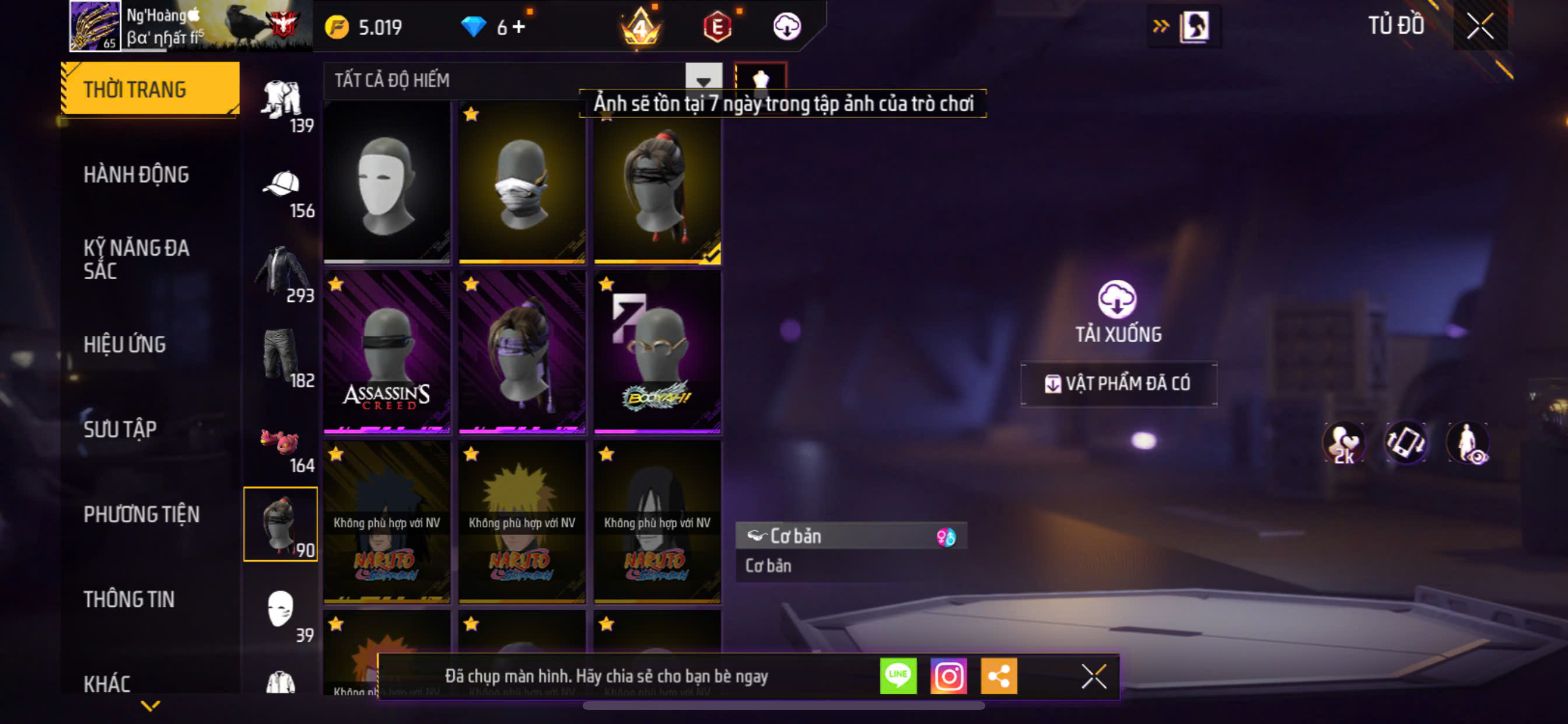Click the TẢI XUỐNG download button

point(1118,311)
